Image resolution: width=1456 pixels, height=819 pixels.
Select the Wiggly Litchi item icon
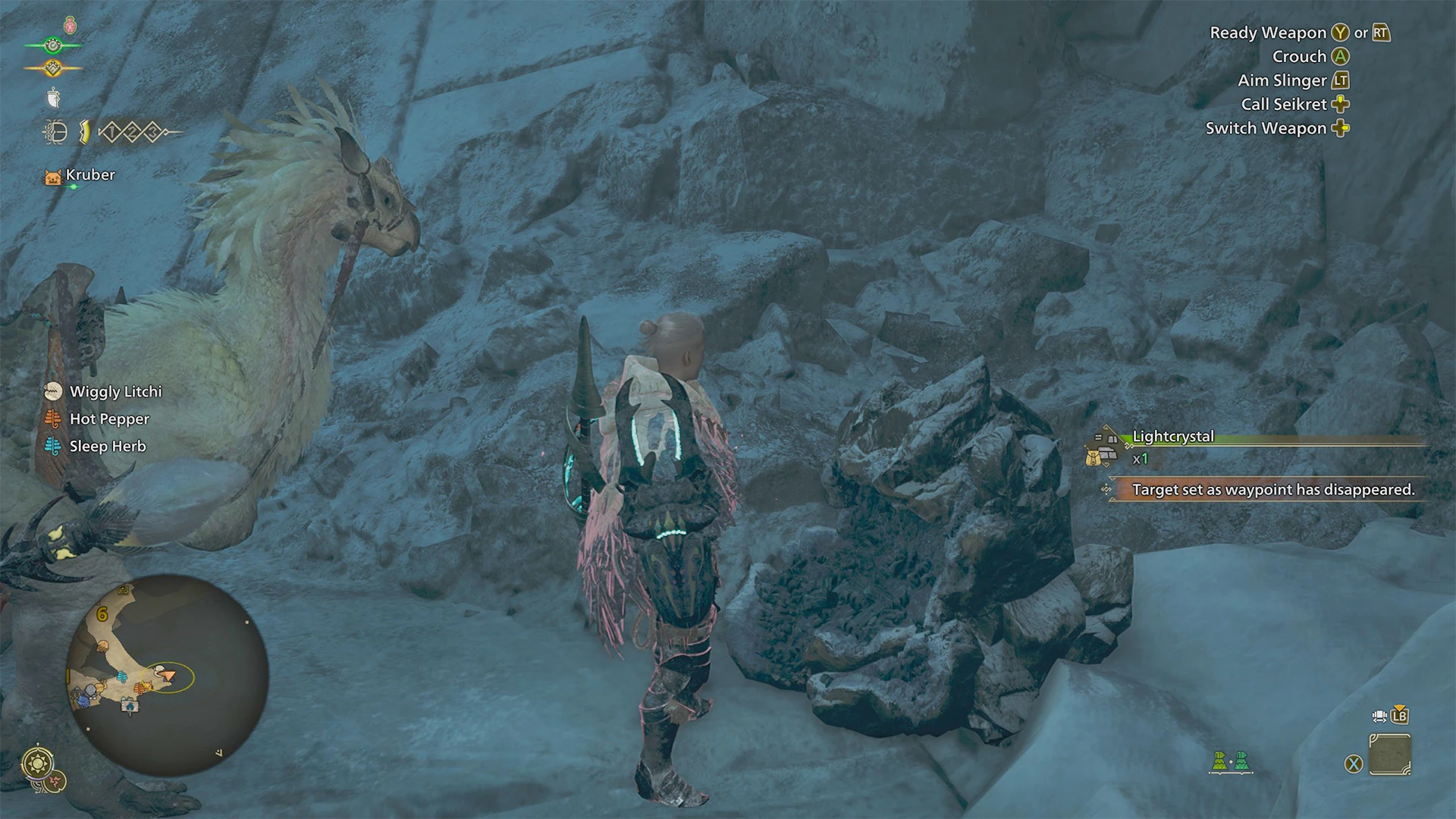pos(52,391)
